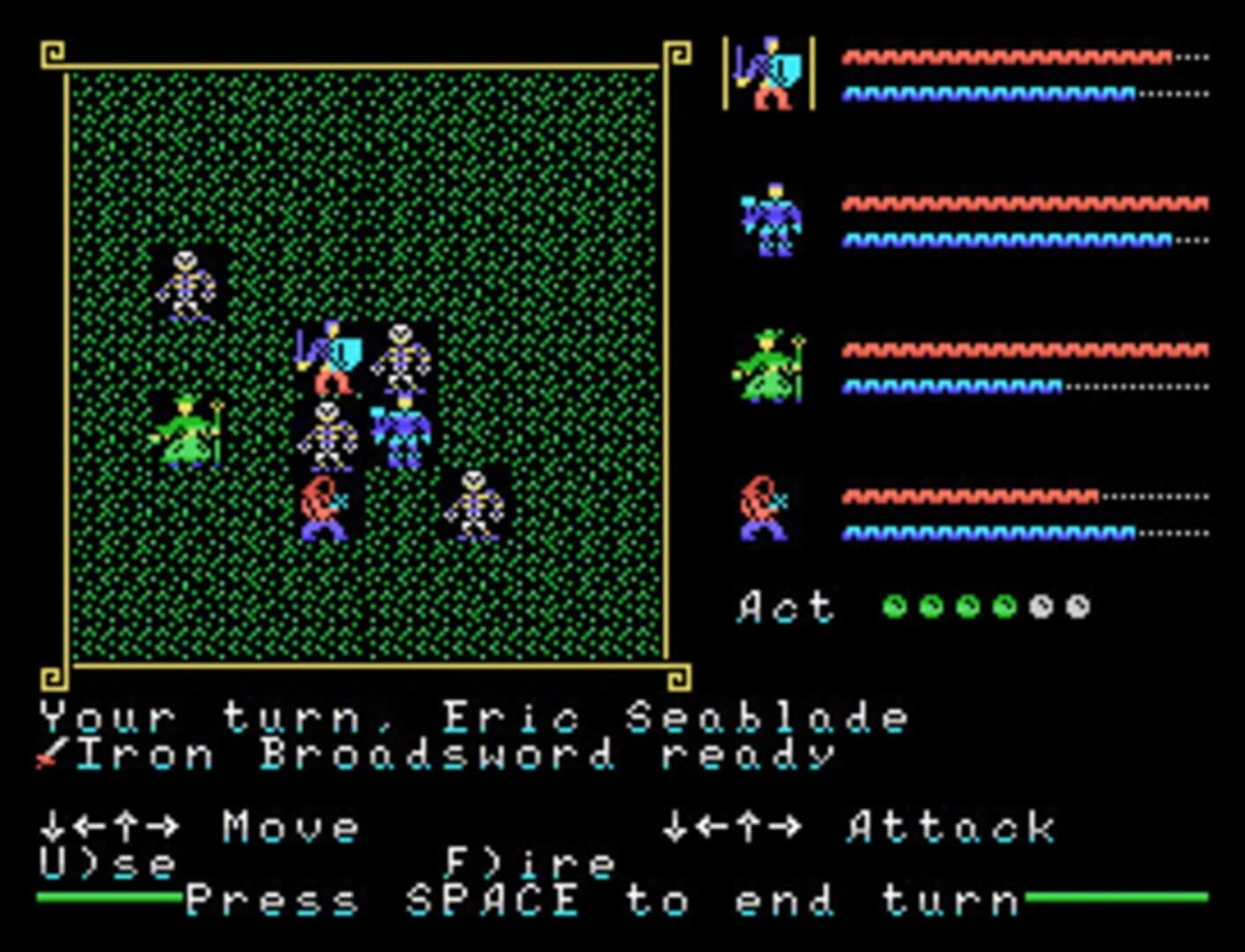
Task: Select the green wizard portrait
Action: (x=770, y=366)
